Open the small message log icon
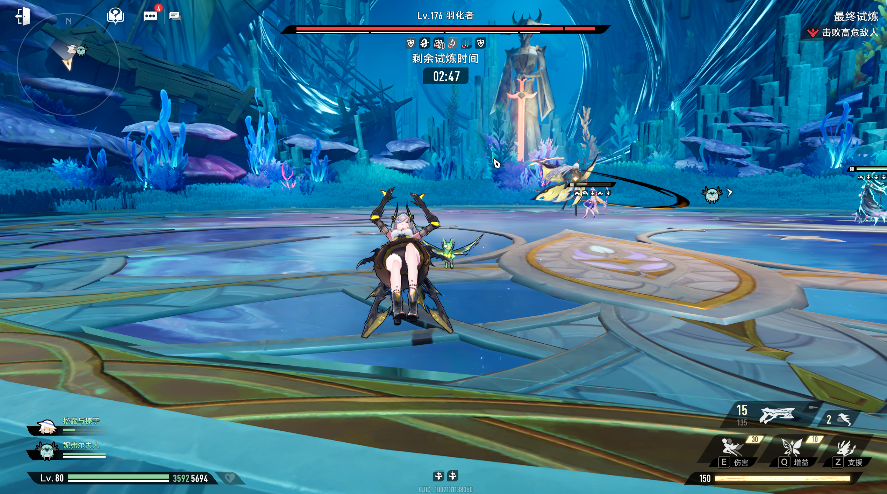The width and height of the screenshot is (887, 494). (x=175, y=16)
